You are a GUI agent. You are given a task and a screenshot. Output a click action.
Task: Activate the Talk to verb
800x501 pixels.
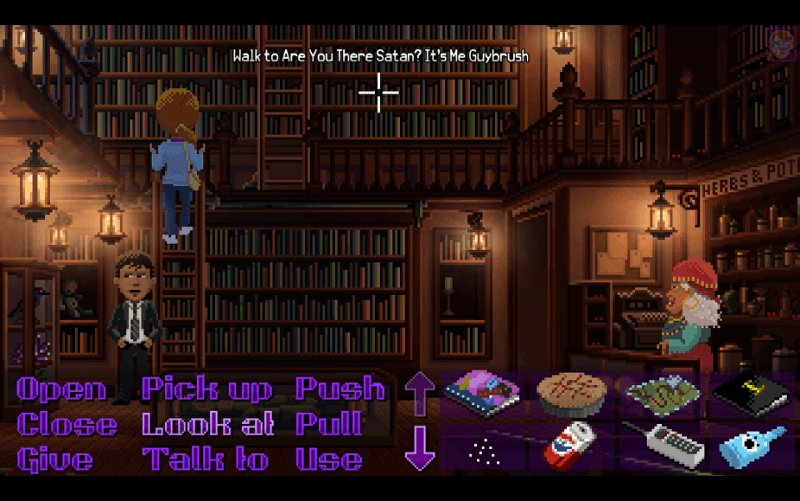206,459
